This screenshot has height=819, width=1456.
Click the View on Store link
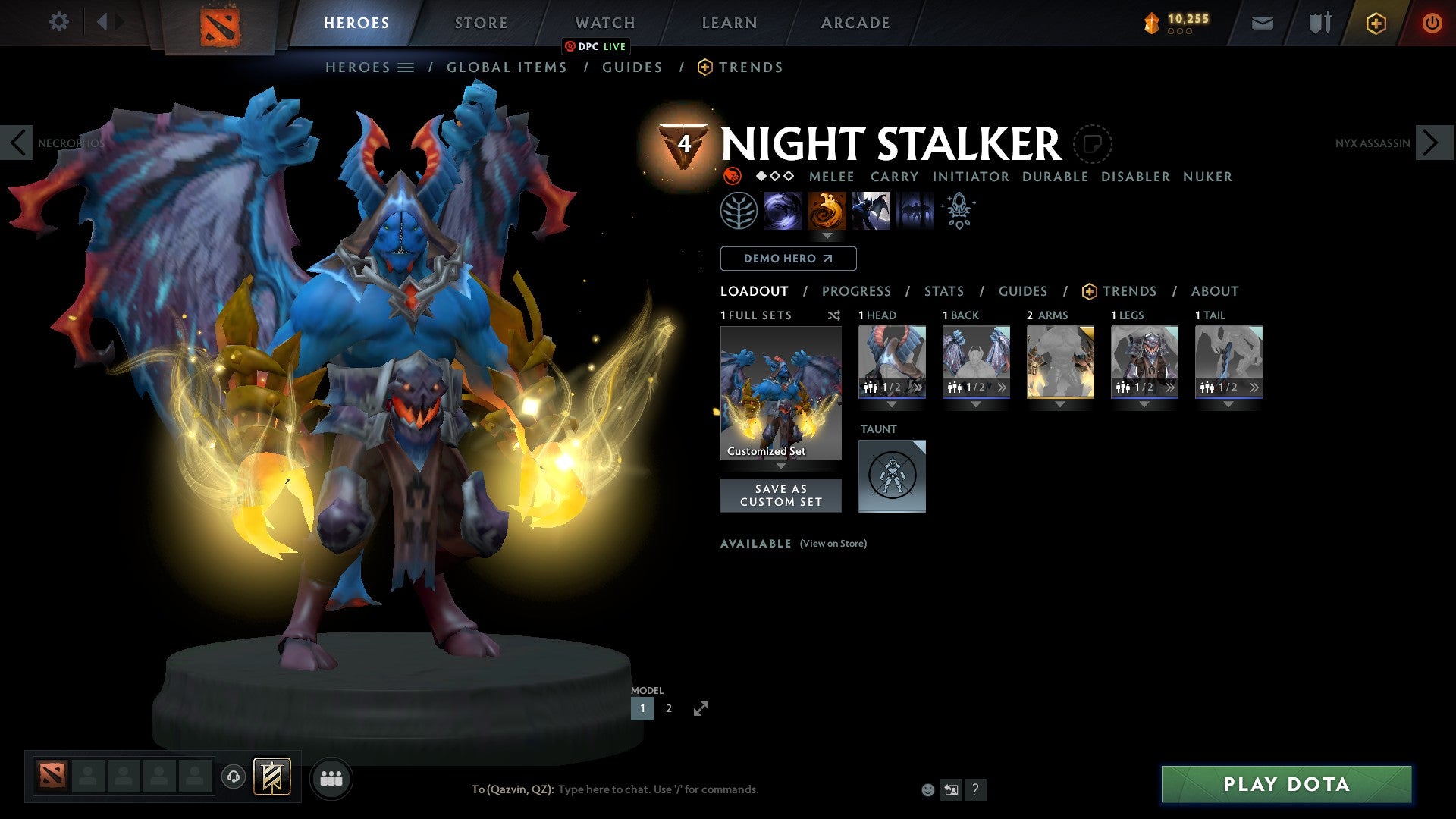(x=833, y=544)
